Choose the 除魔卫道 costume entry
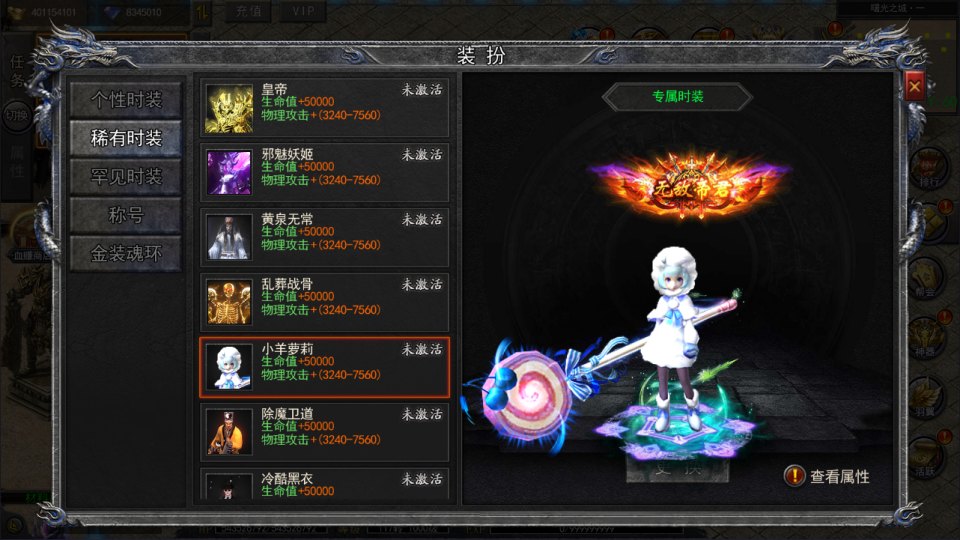960x540 pixels. (x=324, y=432)
